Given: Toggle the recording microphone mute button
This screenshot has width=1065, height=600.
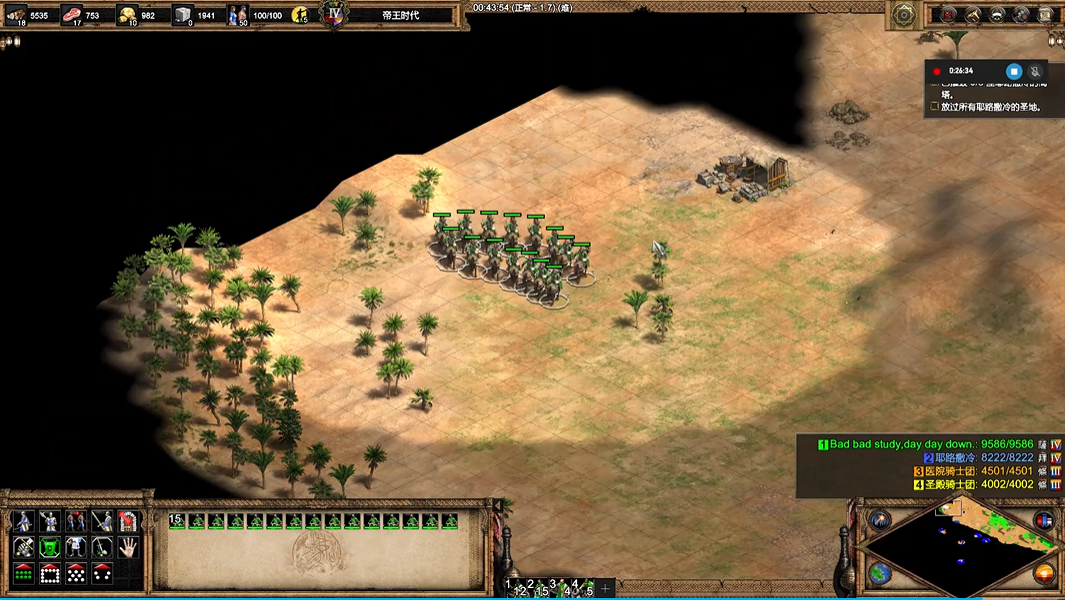Looking at the screenshot, I should (1035, 71).
